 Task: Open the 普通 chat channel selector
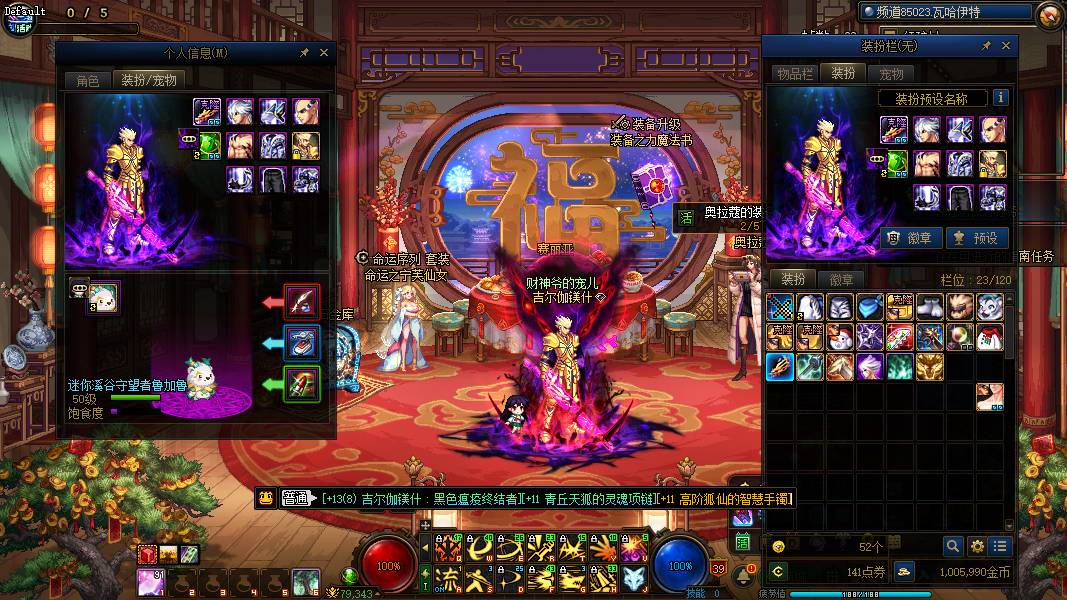pyautogui.click(x=298, y=498)
